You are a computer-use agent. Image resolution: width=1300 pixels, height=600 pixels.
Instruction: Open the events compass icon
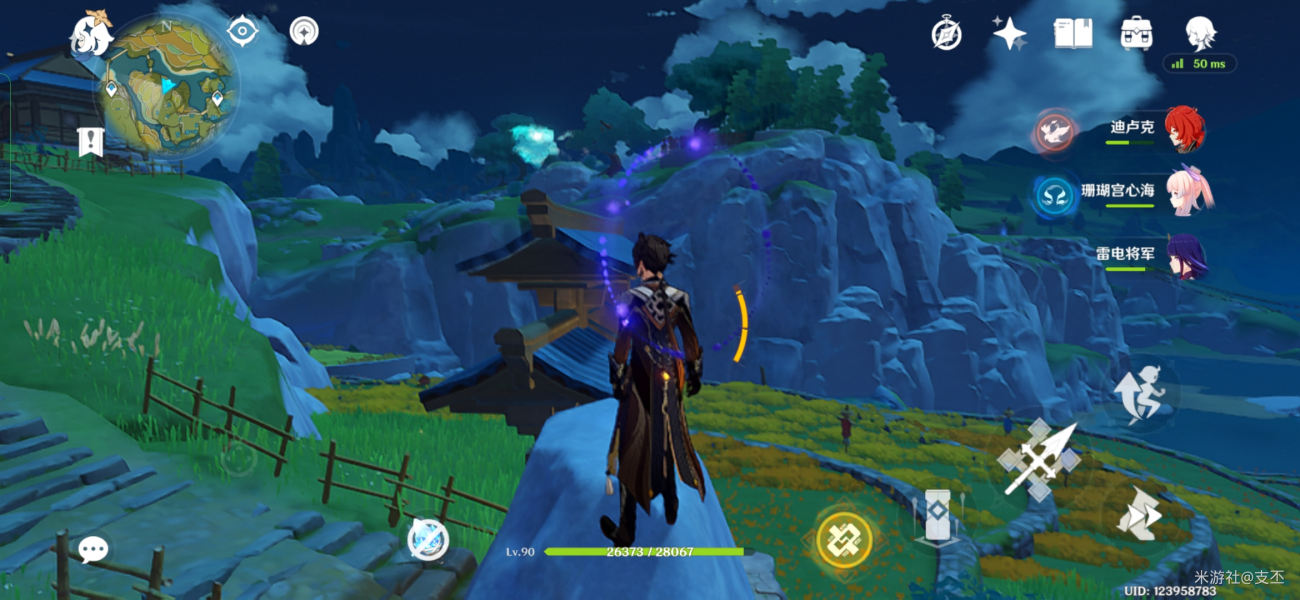click(x=946, y=34)
